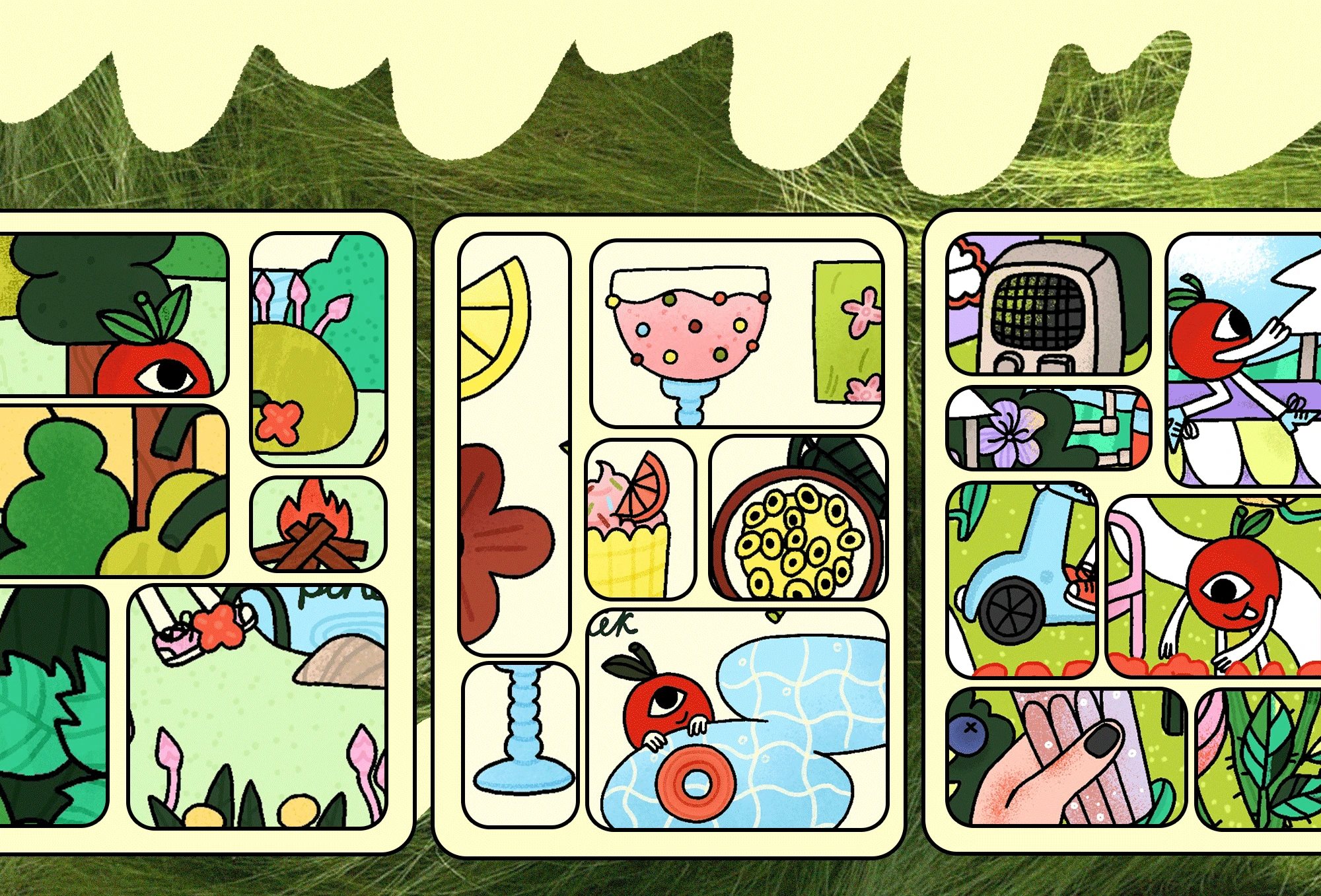Image resolution: width=1321 pixels, height=896 pixels.
Task: Pick the campfire panel
Action: click(x=318, y=524)
